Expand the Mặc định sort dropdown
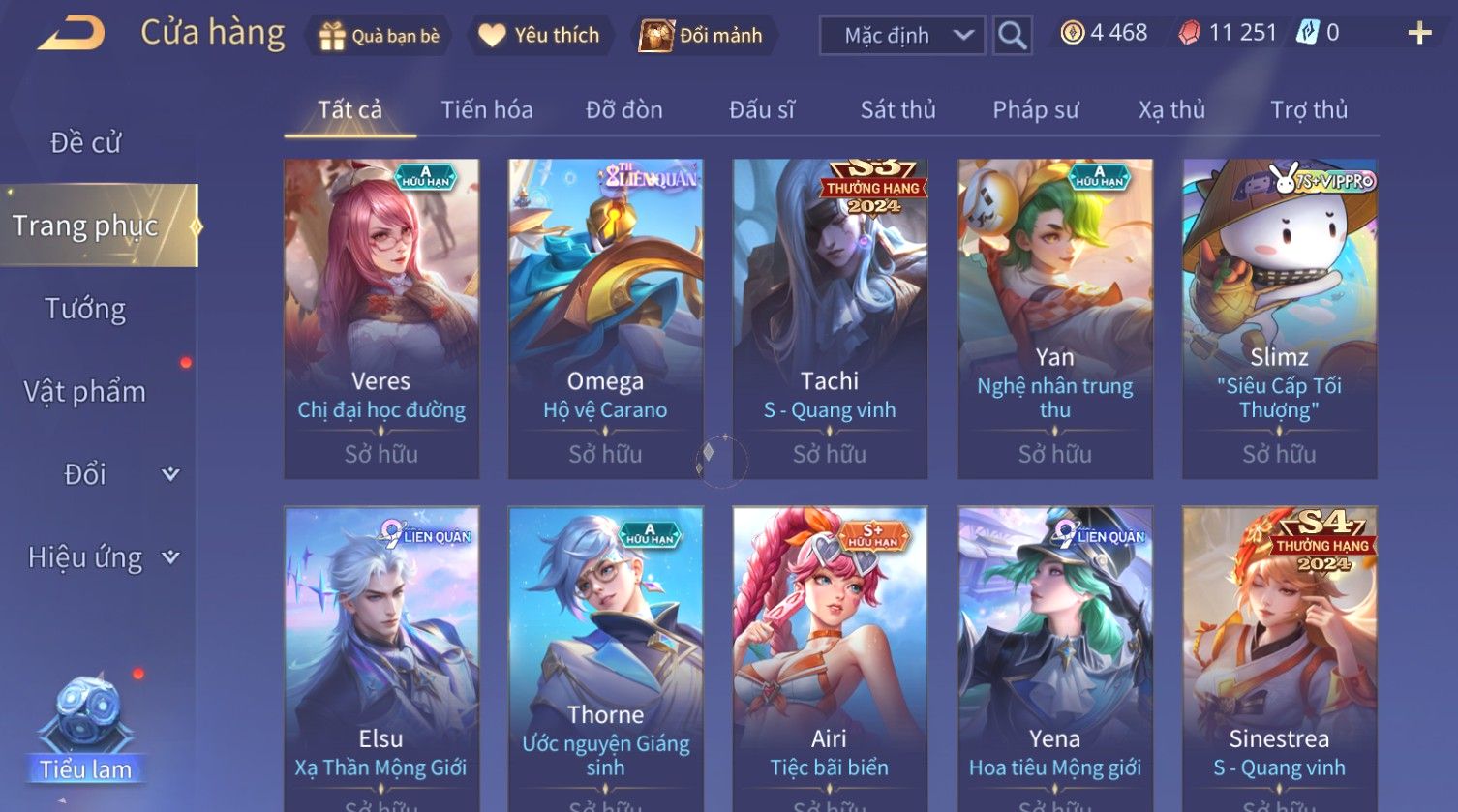Screen dimensions: 1458x812 coord(901,36)
